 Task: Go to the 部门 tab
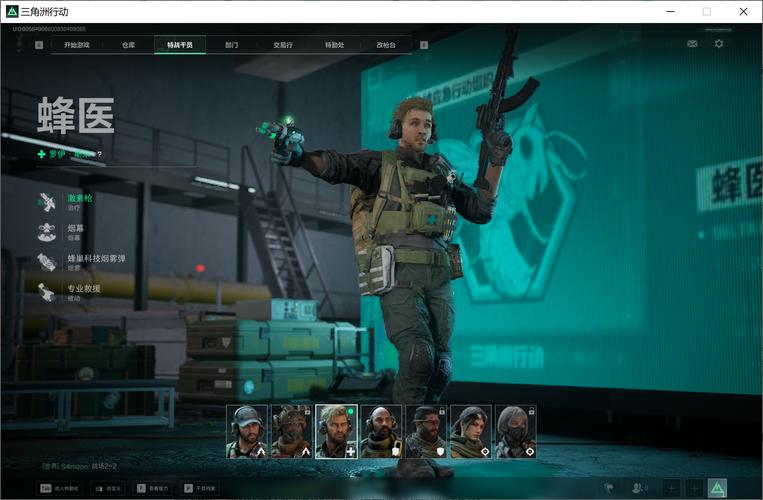tap(232, 45)
